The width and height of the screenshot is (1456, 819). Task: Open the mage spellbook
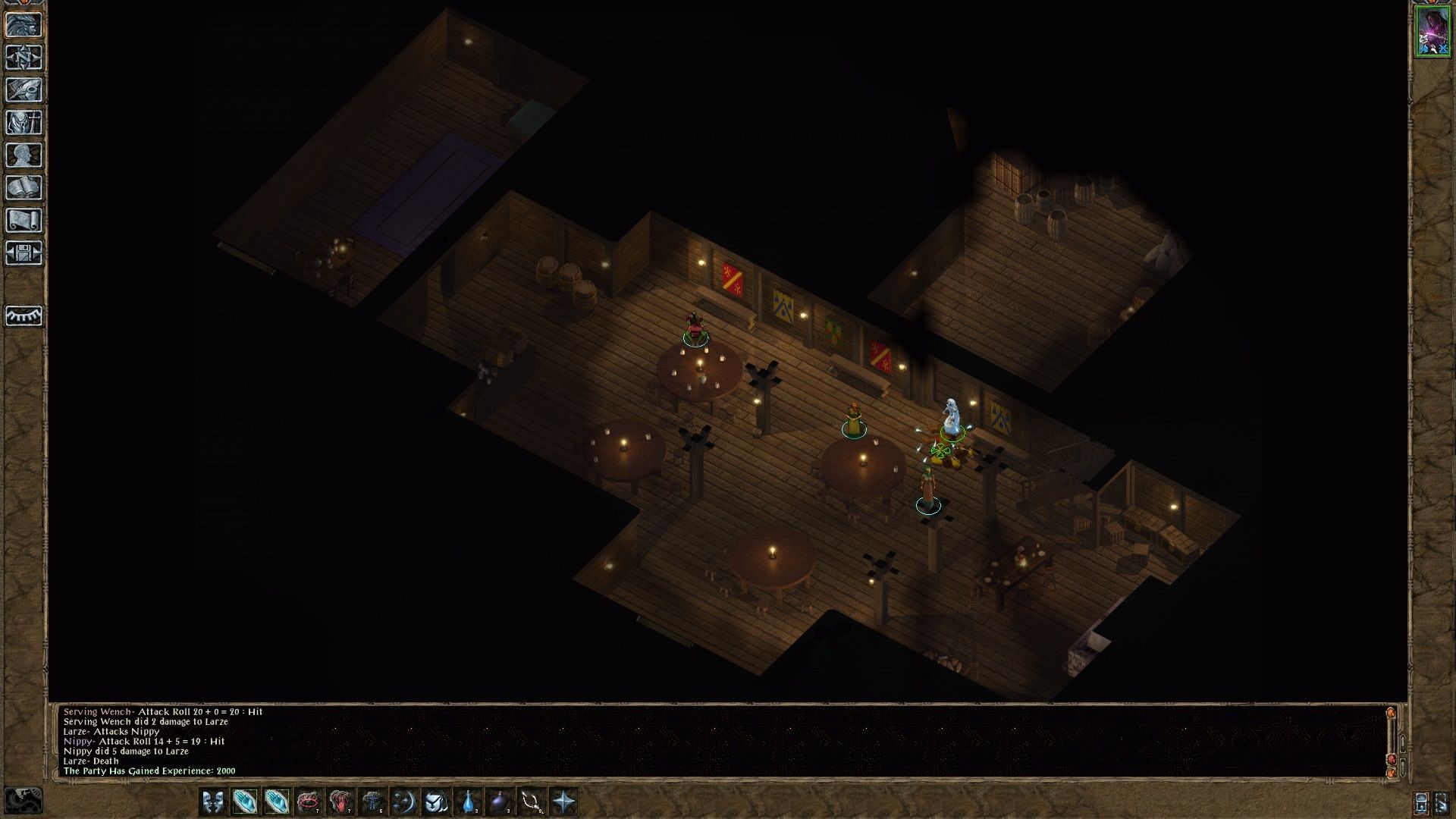click(x=24, y=188)
